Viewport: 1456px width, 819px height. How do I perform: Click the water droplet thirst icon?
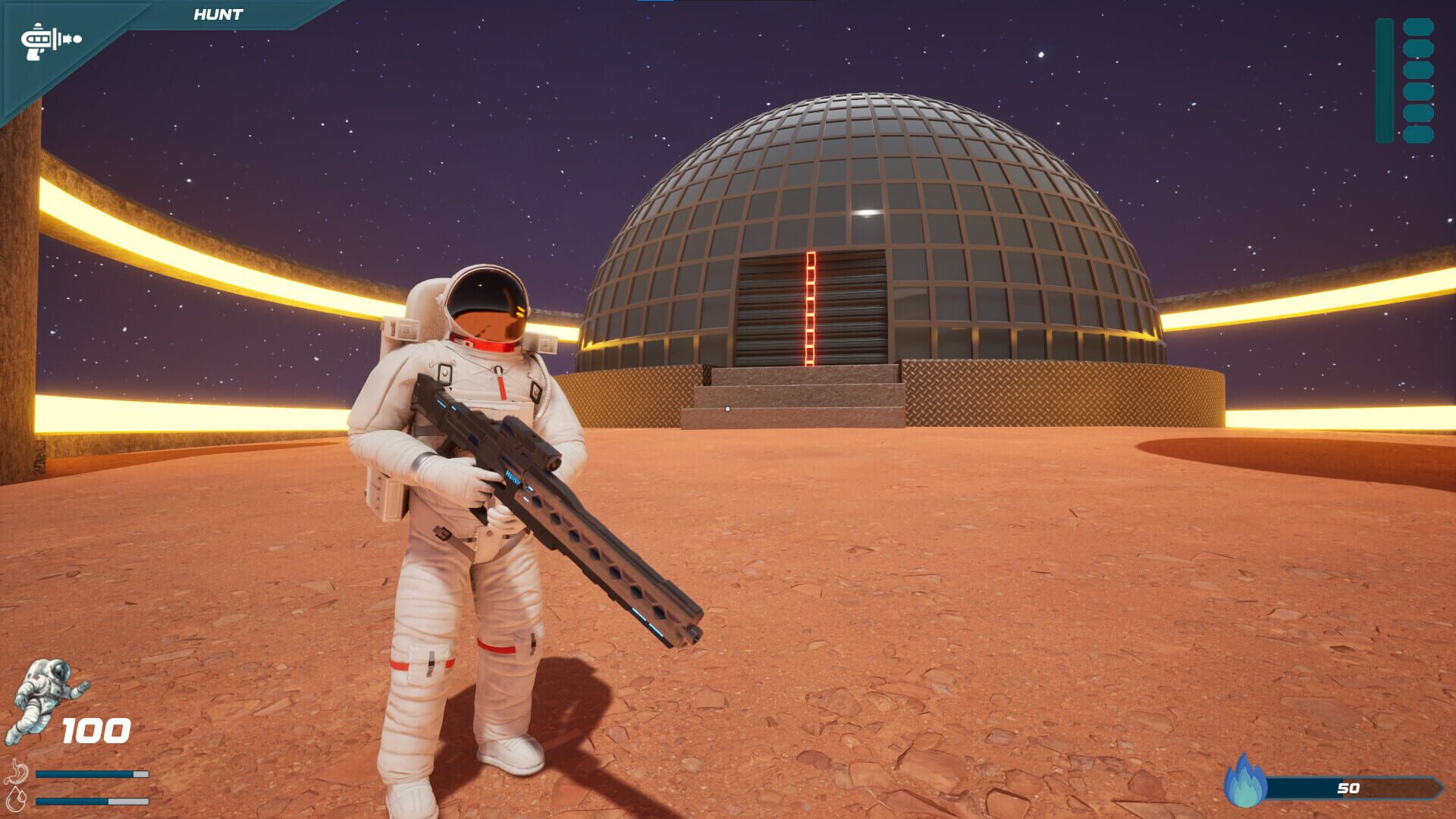(x=17, y=801)
